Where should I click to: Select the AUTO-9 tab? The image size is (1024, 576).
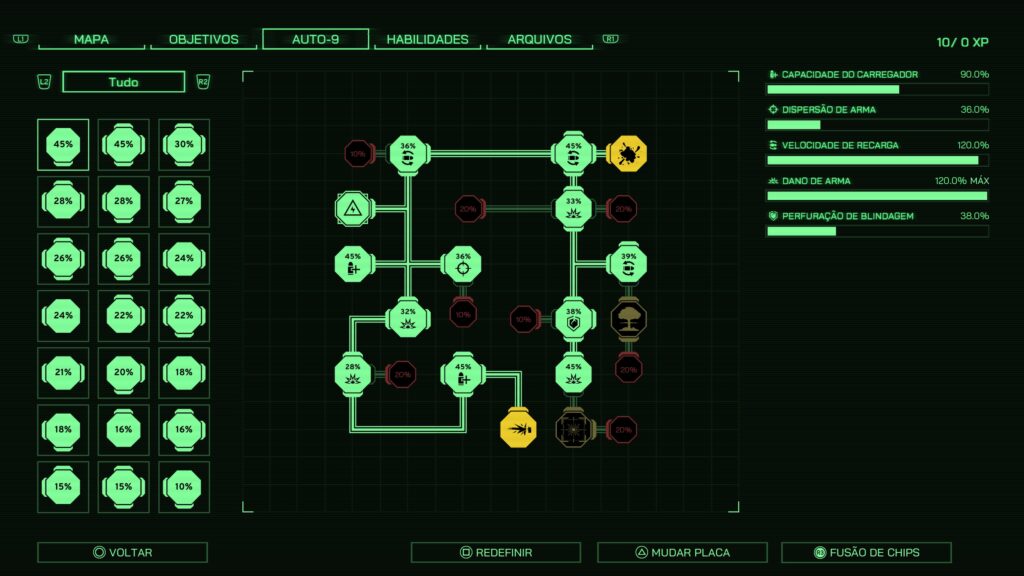coord(315,40)
